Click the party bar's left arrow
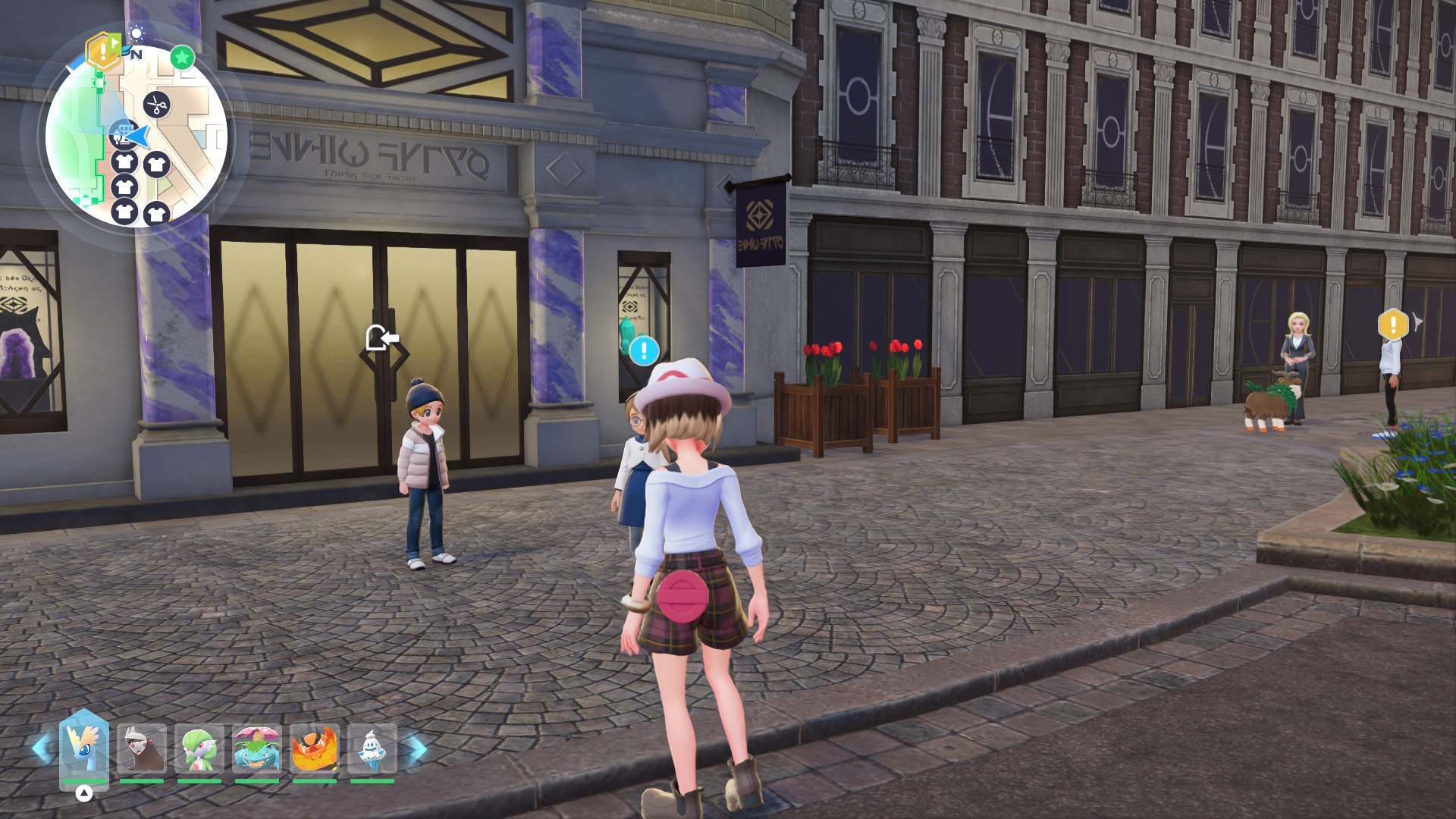This screenshot has width=1456, height=819. pyautogui.click(x=42, y=748)
